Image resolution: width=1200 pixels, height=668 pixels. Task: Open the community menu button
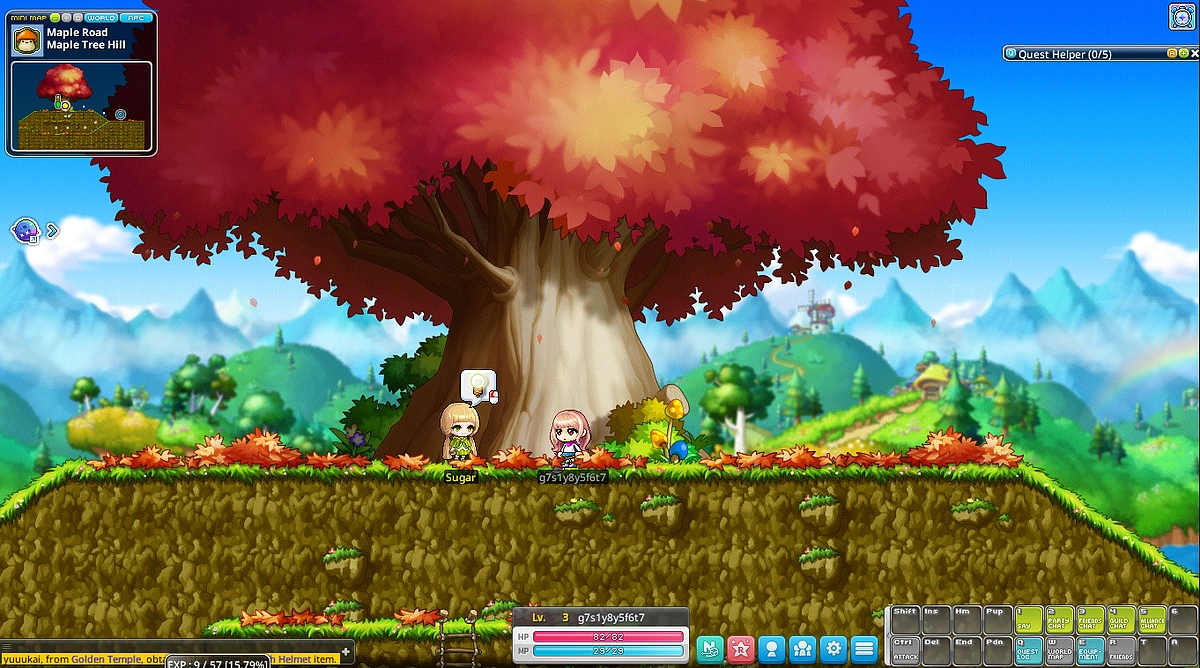802,648
